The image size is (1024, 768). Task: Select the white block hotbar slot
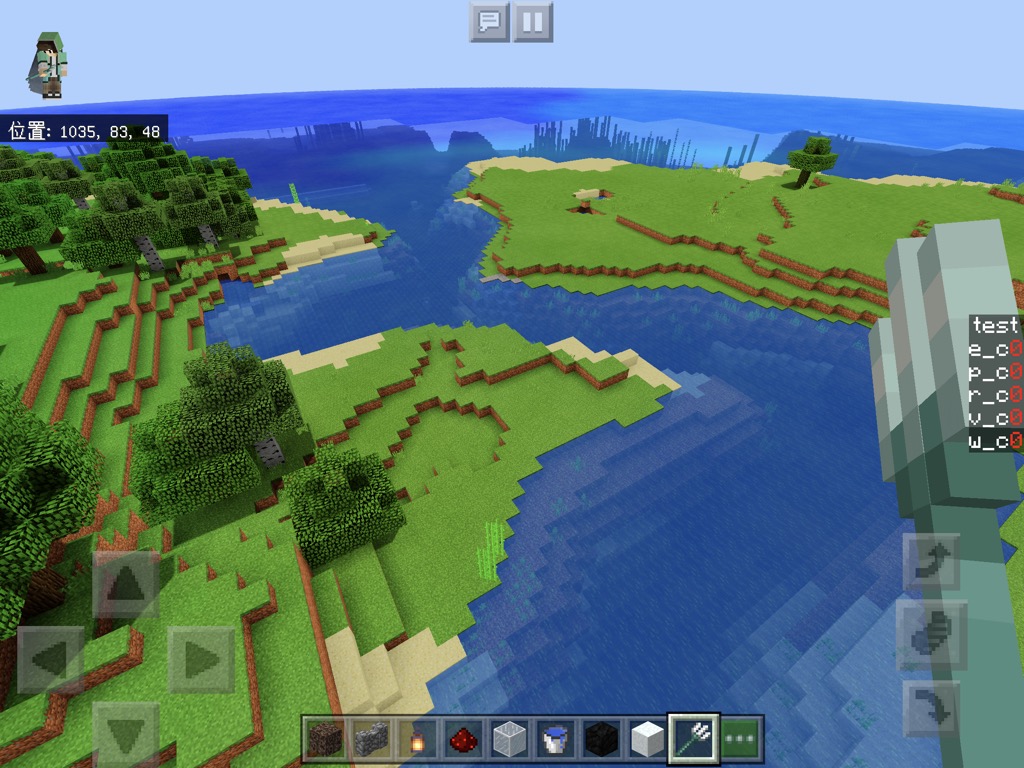[647, 740]
